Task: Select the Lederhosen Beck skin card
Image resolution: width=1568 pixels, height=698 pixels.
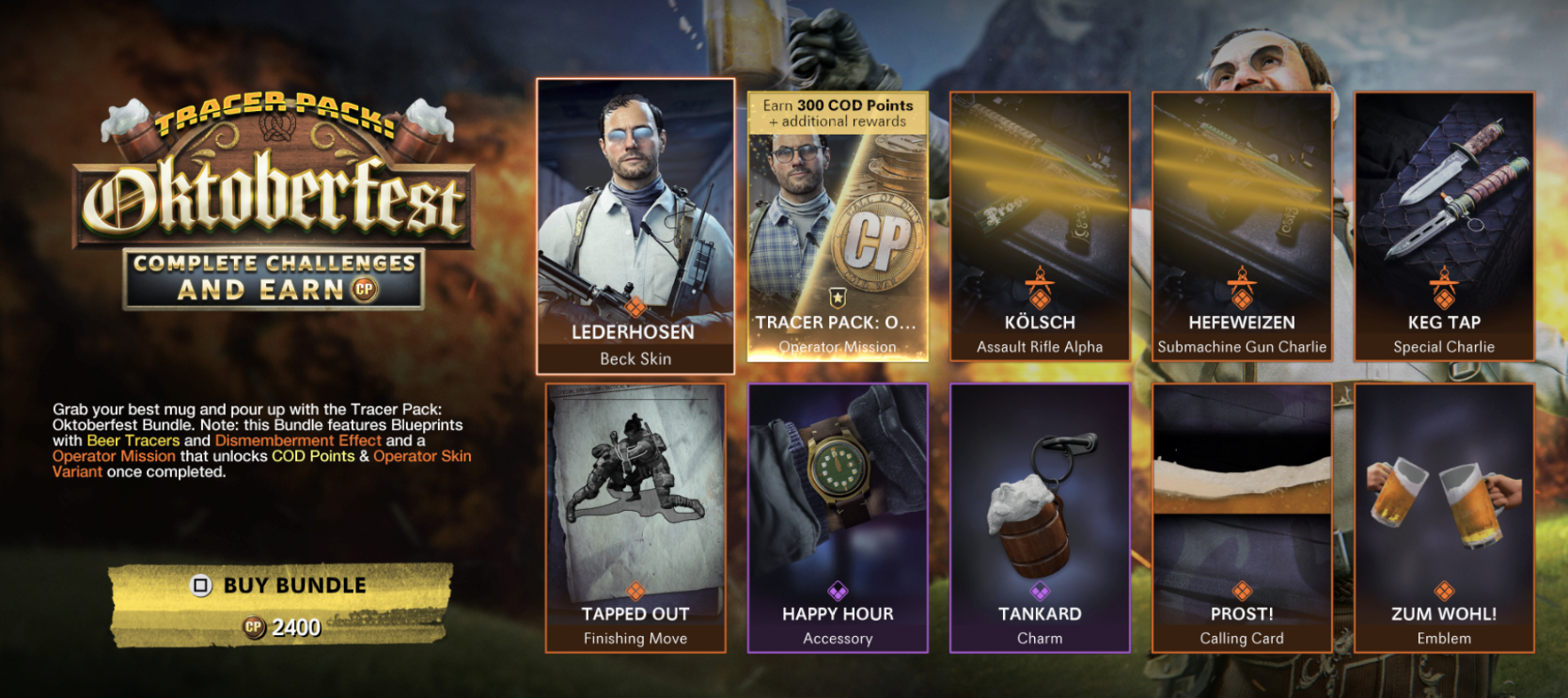Action: 635,226
